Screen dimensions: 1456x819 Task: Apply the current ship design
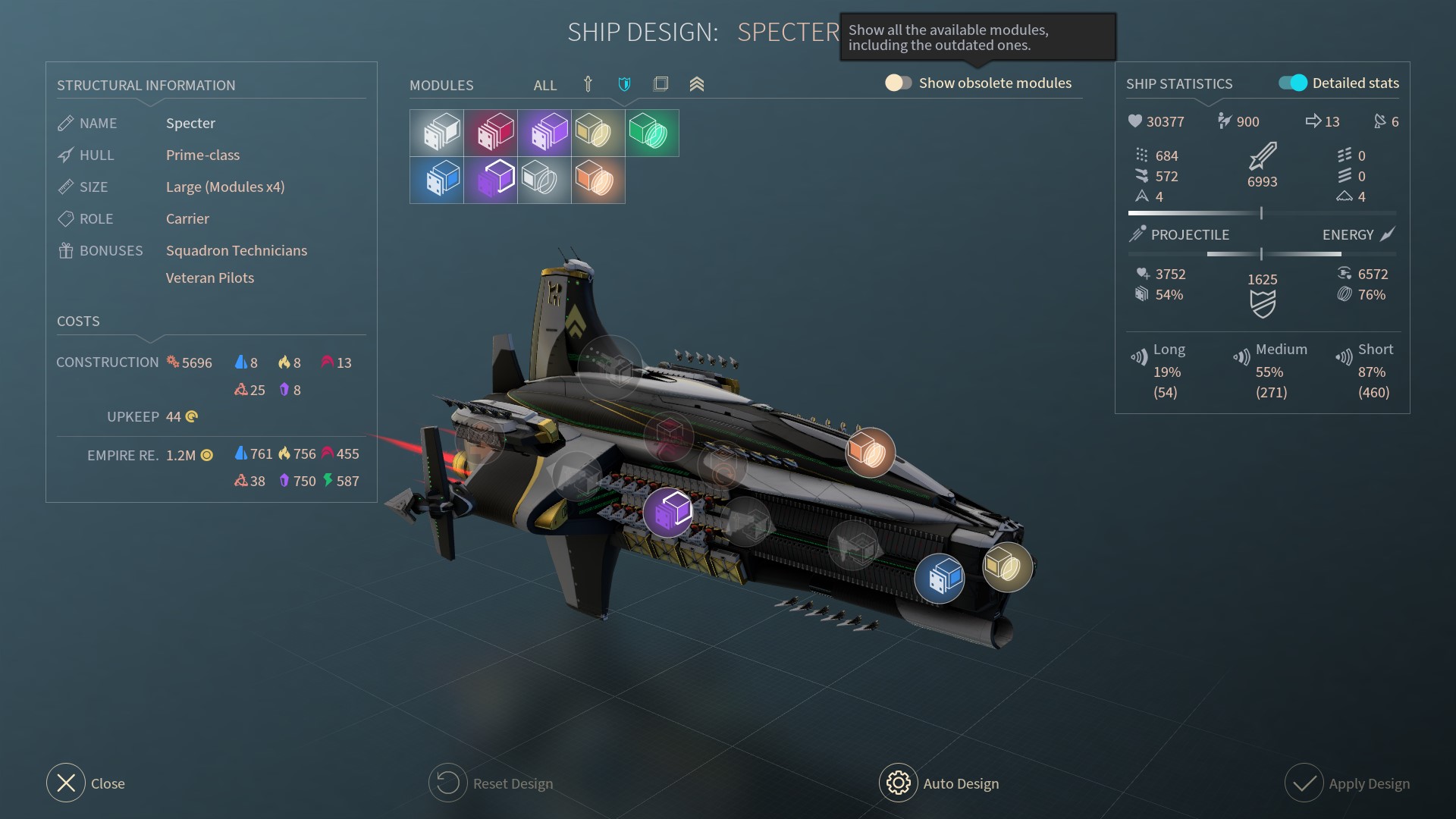click(x=1304, y=783)
